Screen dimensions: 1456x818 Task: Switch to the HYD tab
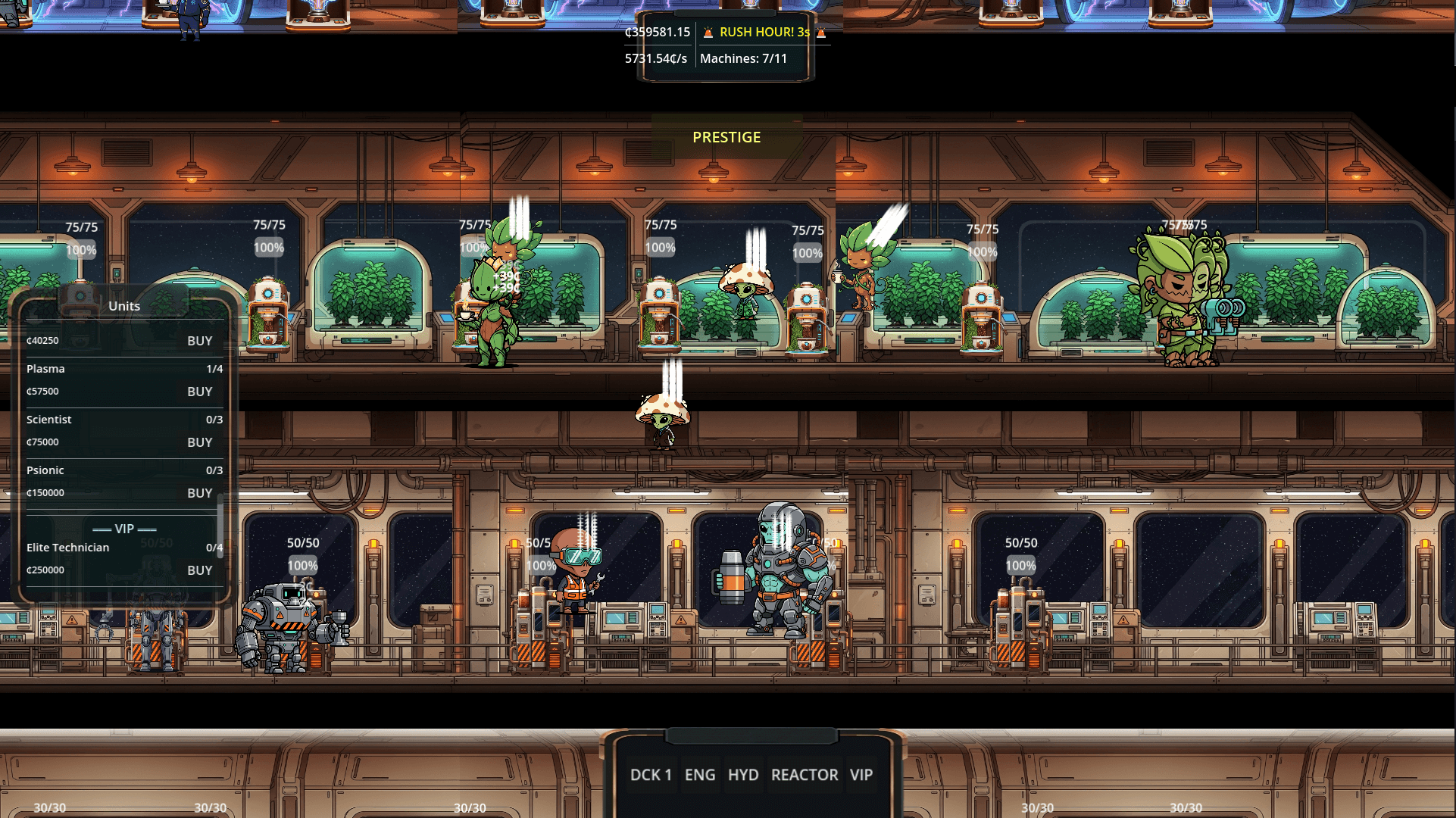(x=743, y=775)
